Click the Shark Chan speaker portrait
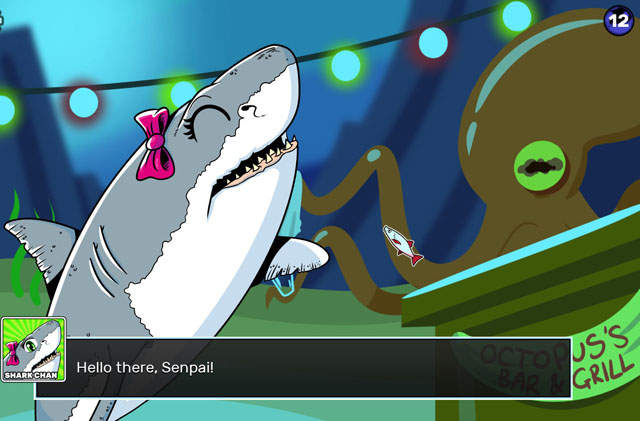640x421 pixels. pyautogui.click(x=33, y=349)
